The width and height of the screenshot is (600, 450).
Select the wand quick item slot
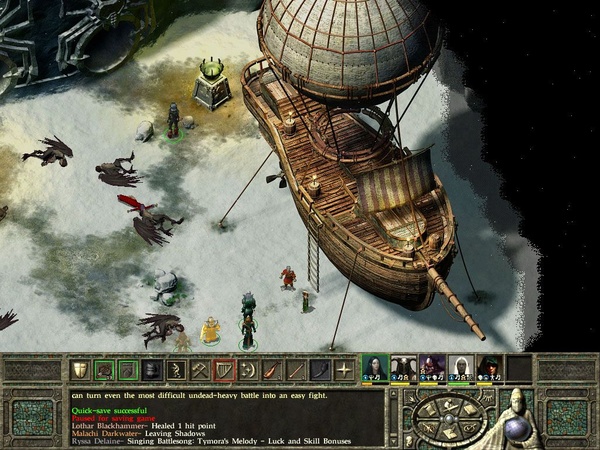[295, 370]
